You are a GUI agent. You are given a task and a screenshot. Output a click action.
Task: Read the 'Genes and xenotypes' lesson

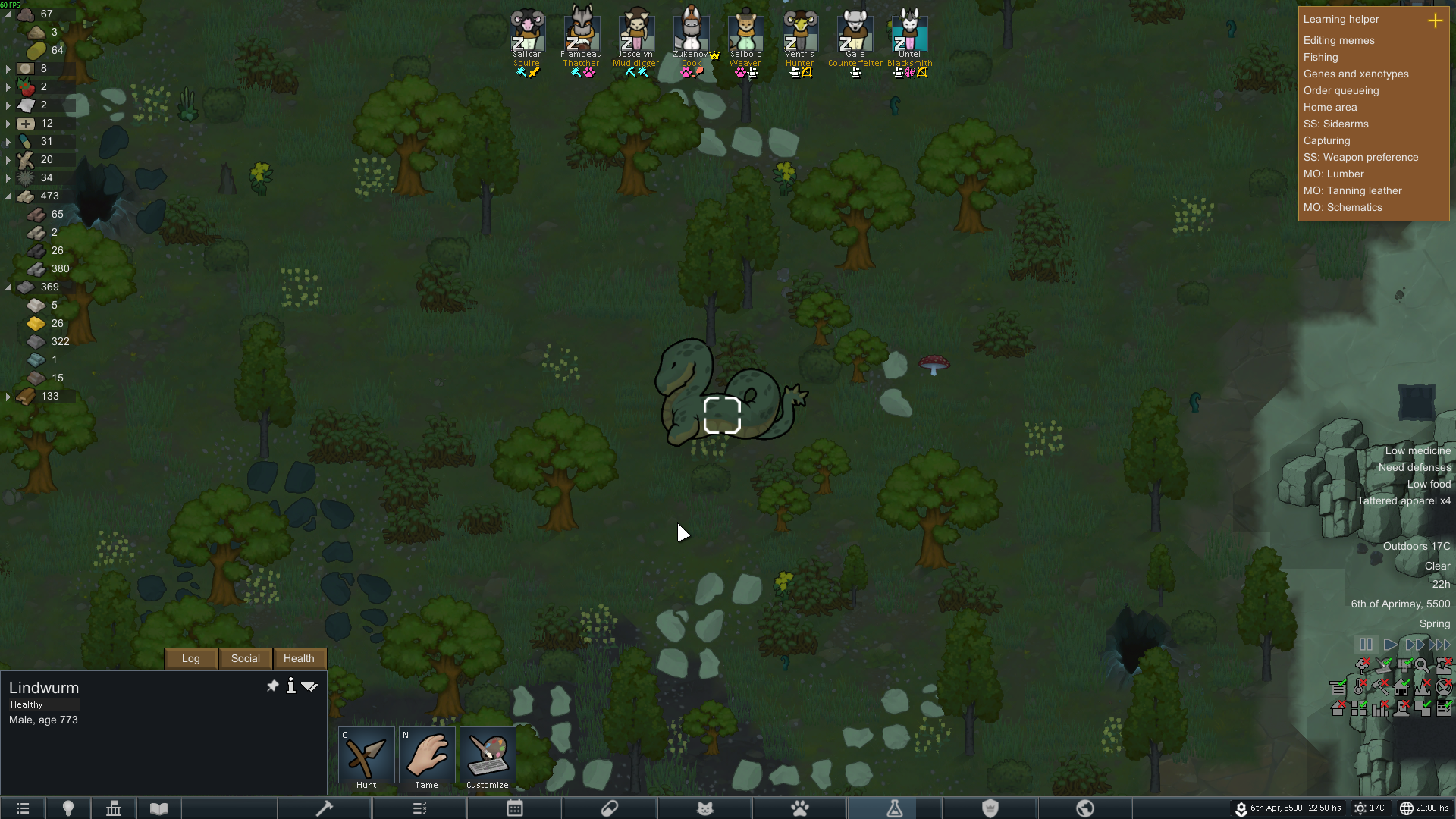(1356, 74)
